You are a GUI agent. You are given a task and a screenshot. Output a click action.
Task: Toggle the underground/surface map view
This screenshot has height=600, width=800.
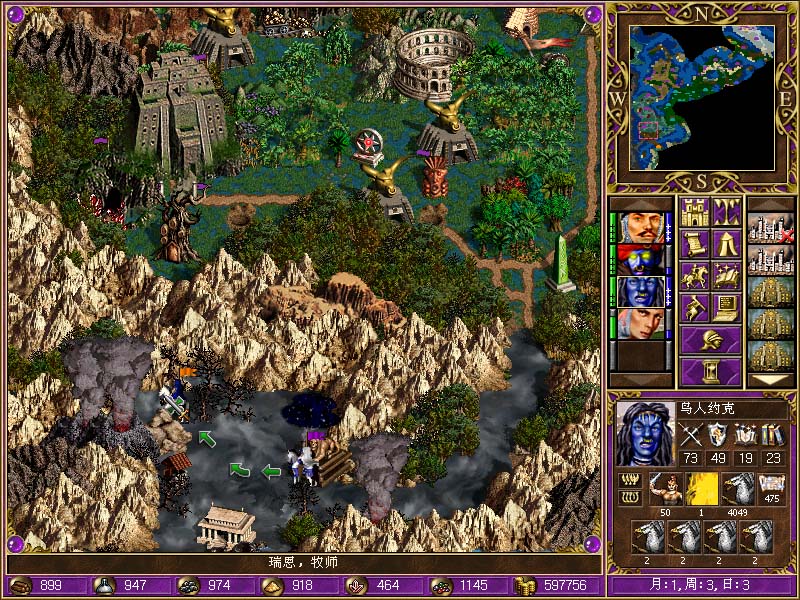tap(726, 212)
